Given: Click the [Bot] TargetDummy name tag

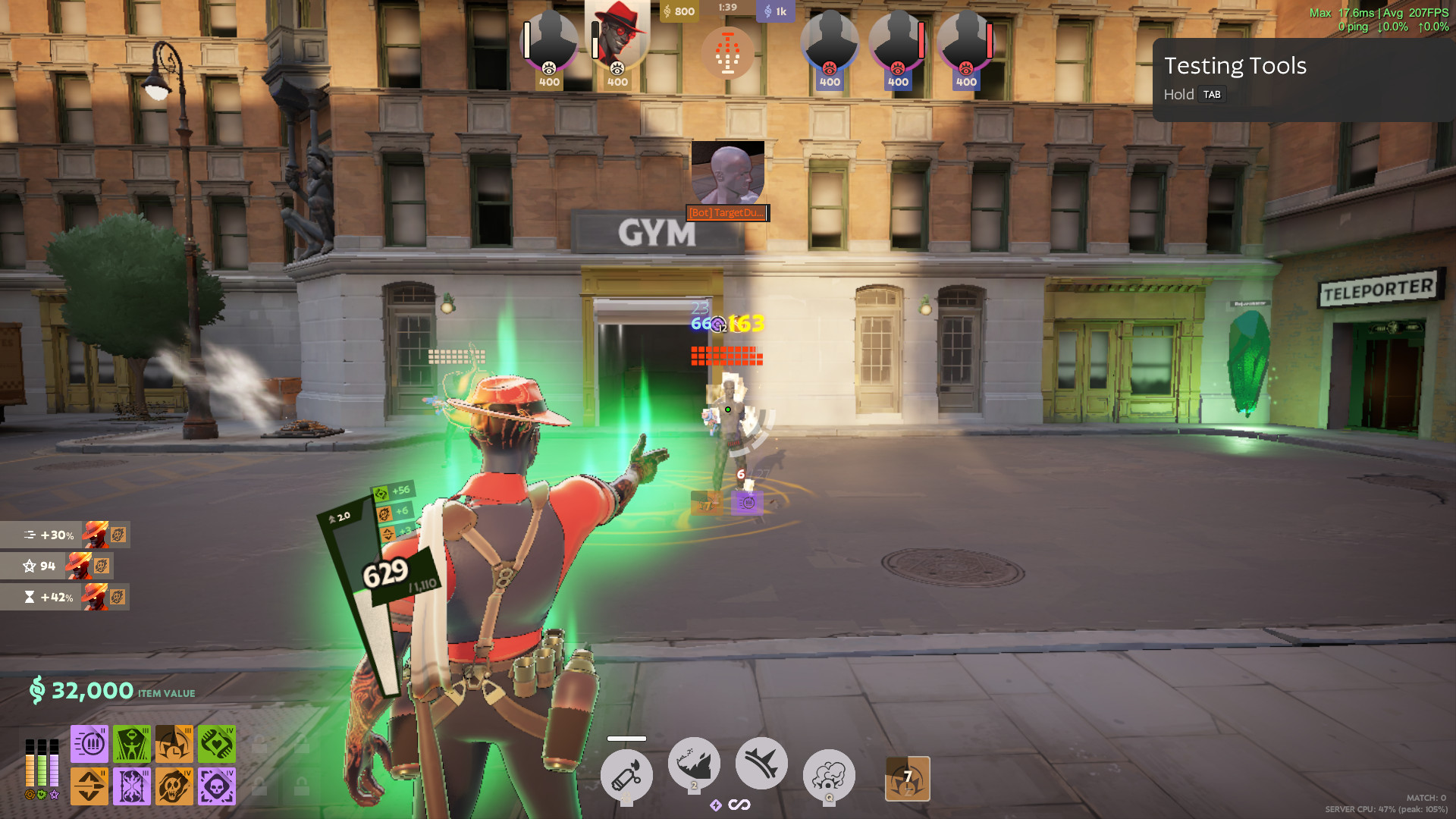Looking at the screenshot, I should 727,213.
